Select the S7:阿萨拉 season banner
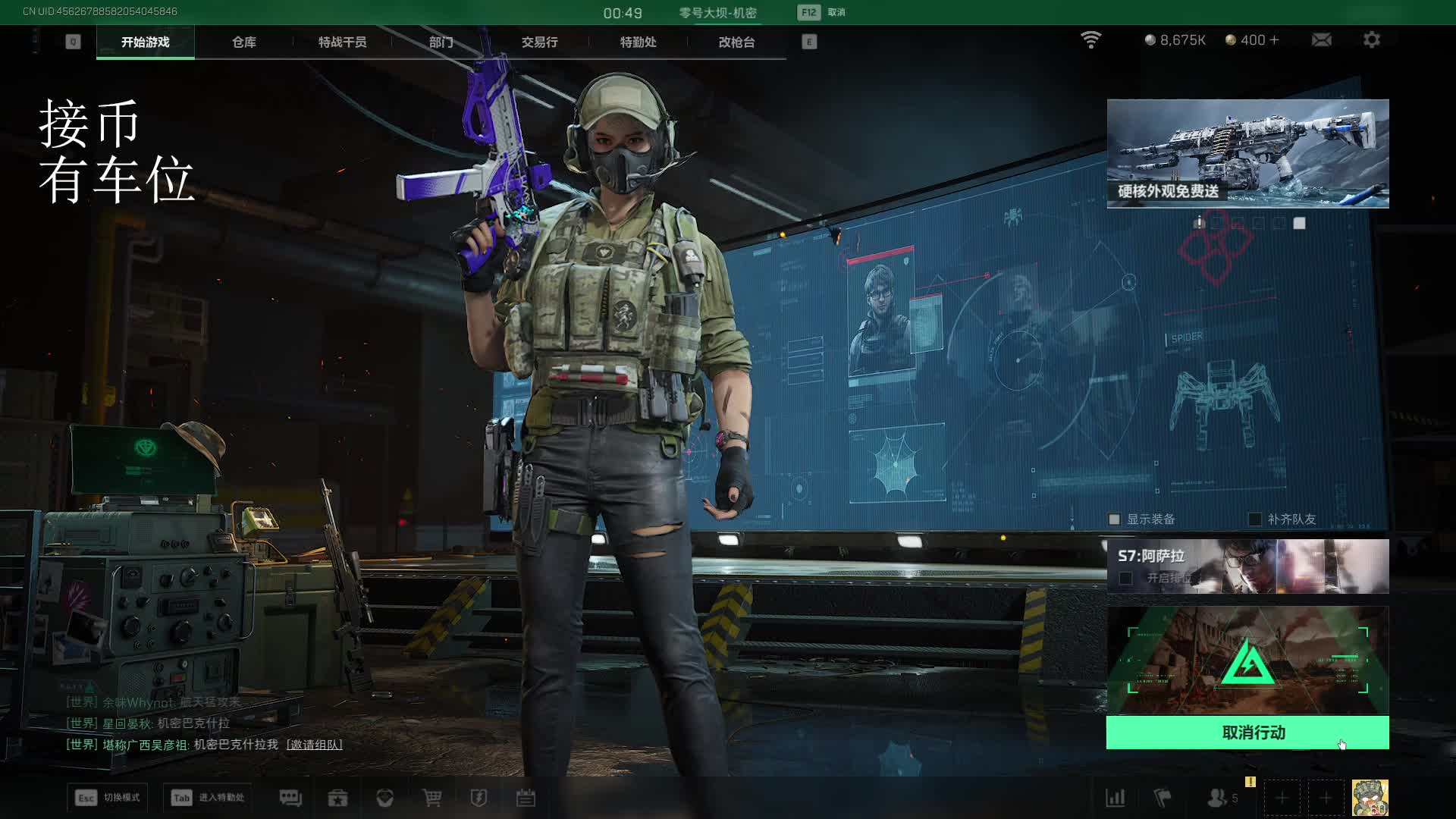This screenshot has height=819, width=1456. point(1247,566)
